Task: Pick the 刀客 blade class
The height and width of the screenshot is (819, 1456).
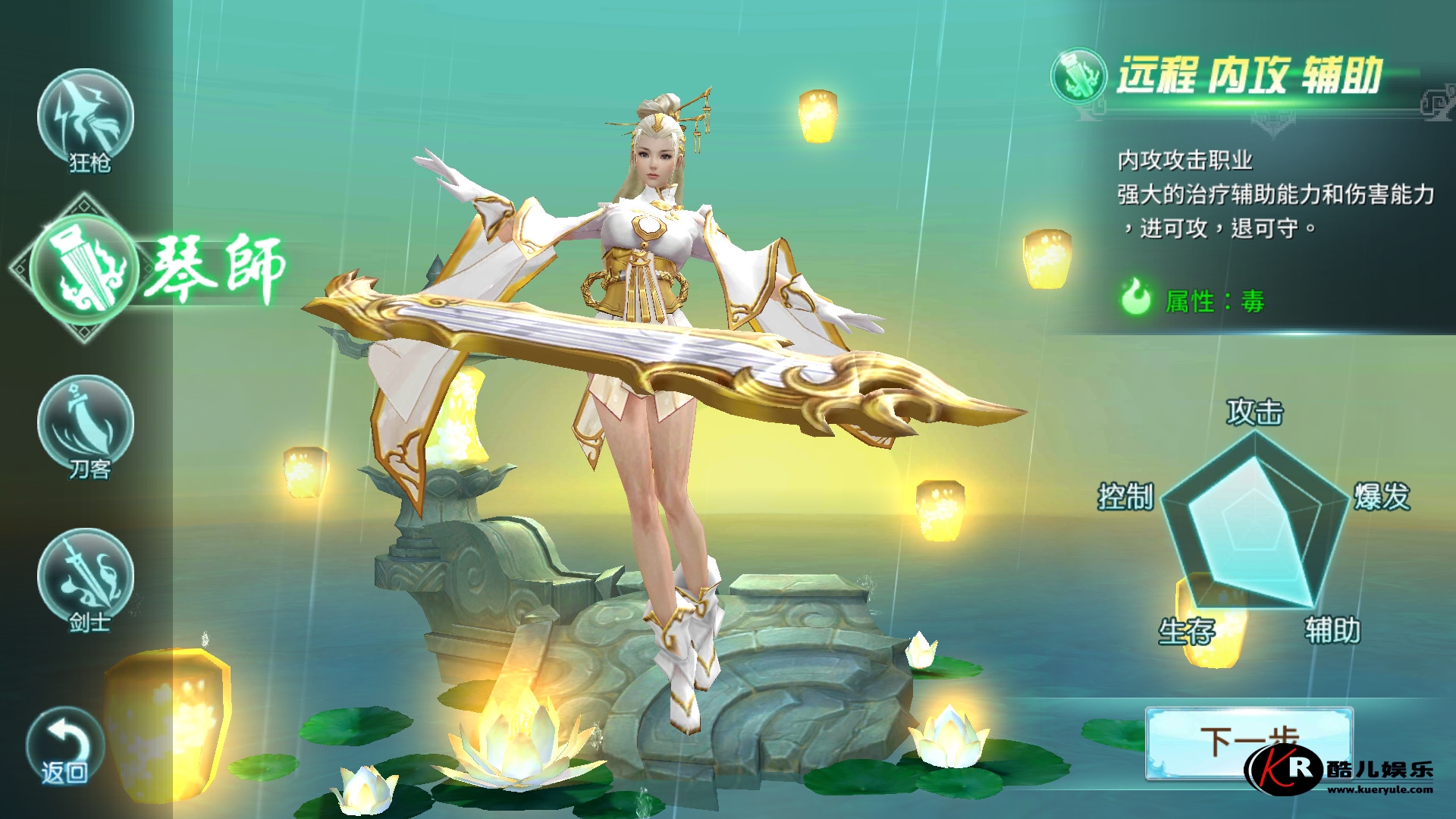Action: click(86, 426)
